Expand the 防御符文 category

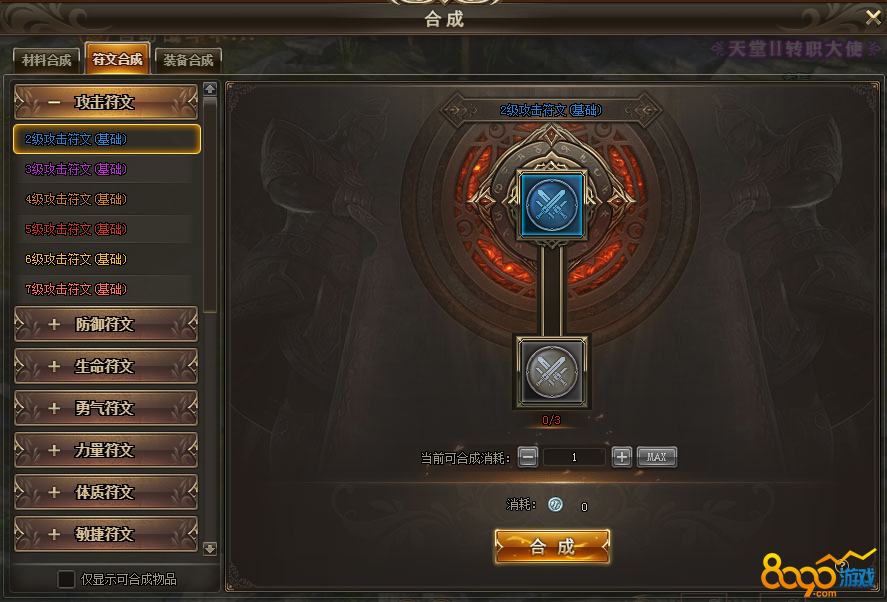point(105,324)
